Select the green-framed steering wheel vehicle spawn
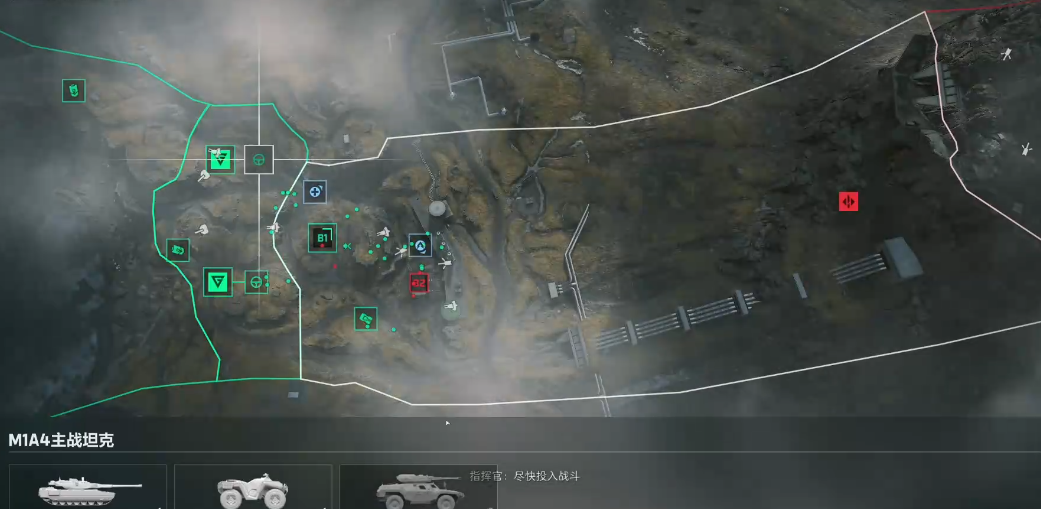The image size is (1041, 509). [x=257, y=282]
